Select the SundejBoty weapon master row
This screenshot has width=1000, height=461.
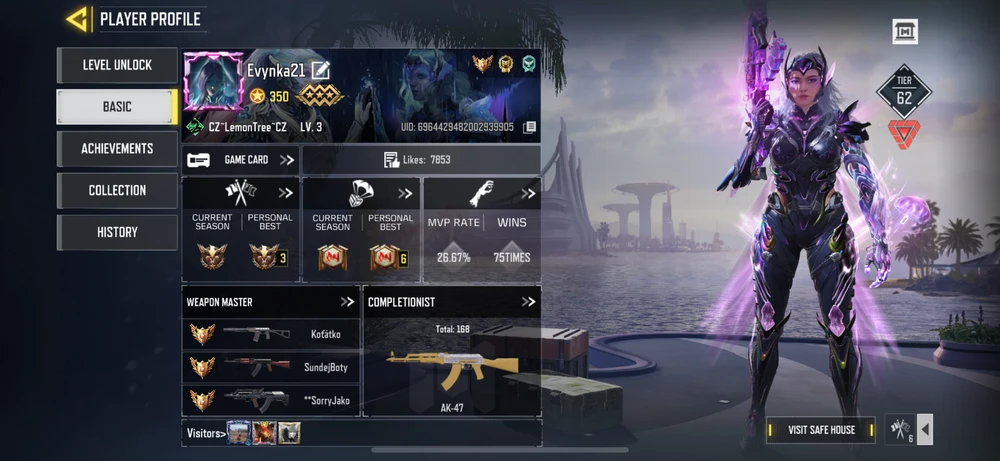coord(270,367)
